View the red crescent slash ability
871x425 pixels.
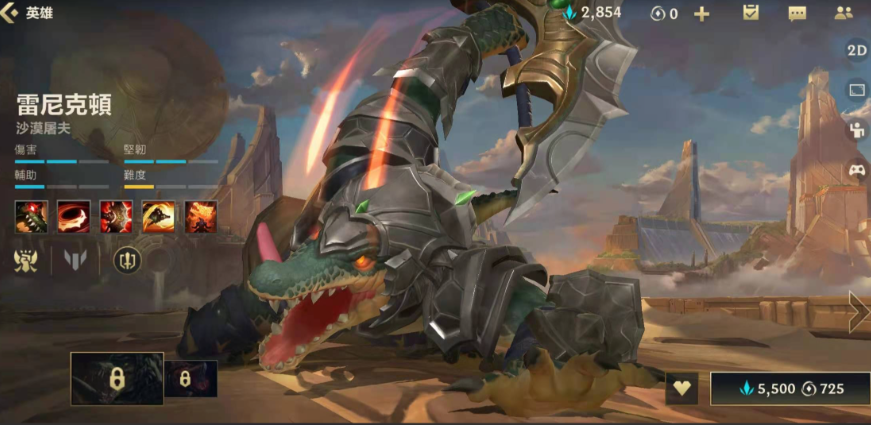point(72,215)
